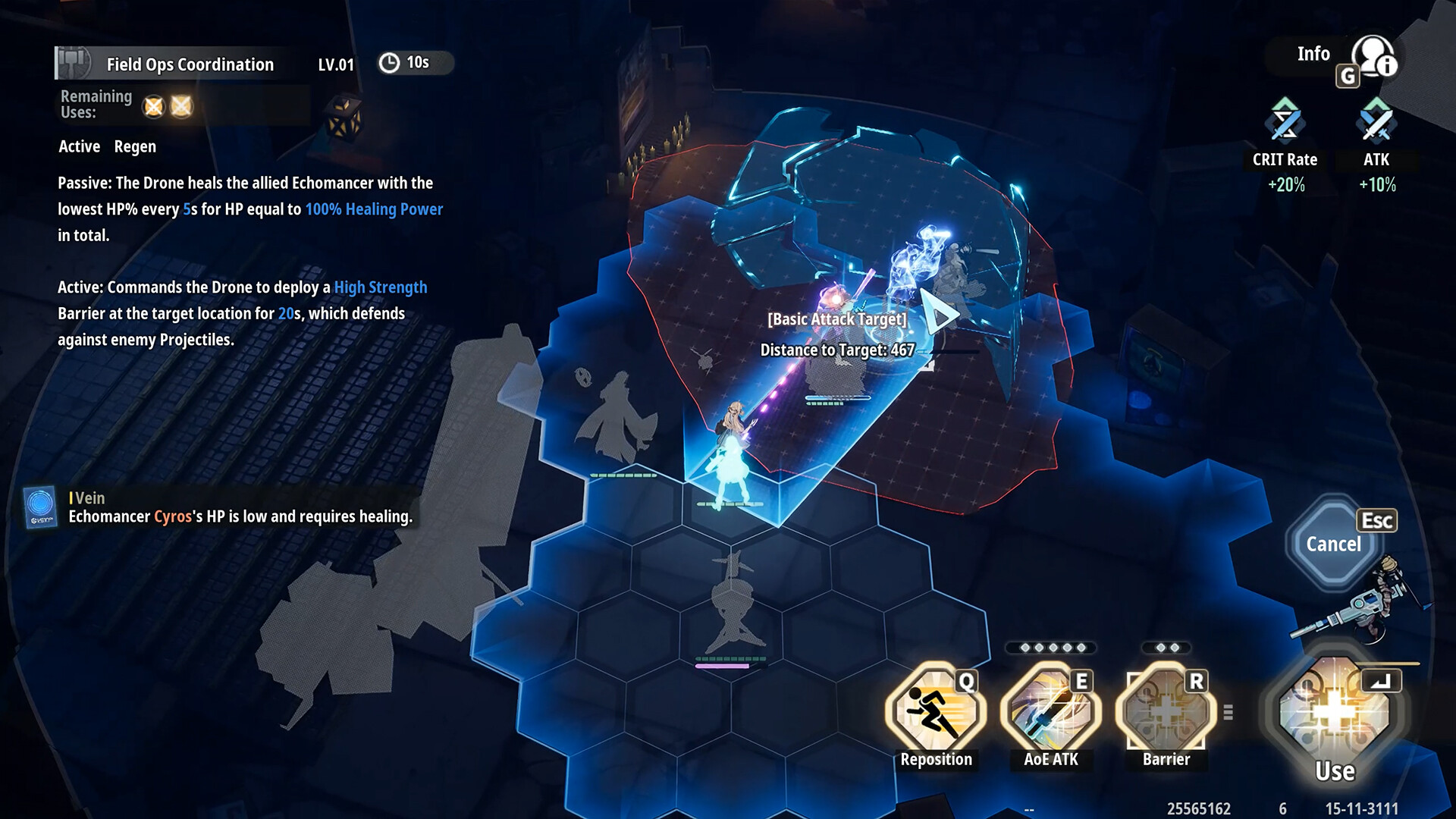
Task: Switch to the Regen tab
Action: click(x=136, y=146)
